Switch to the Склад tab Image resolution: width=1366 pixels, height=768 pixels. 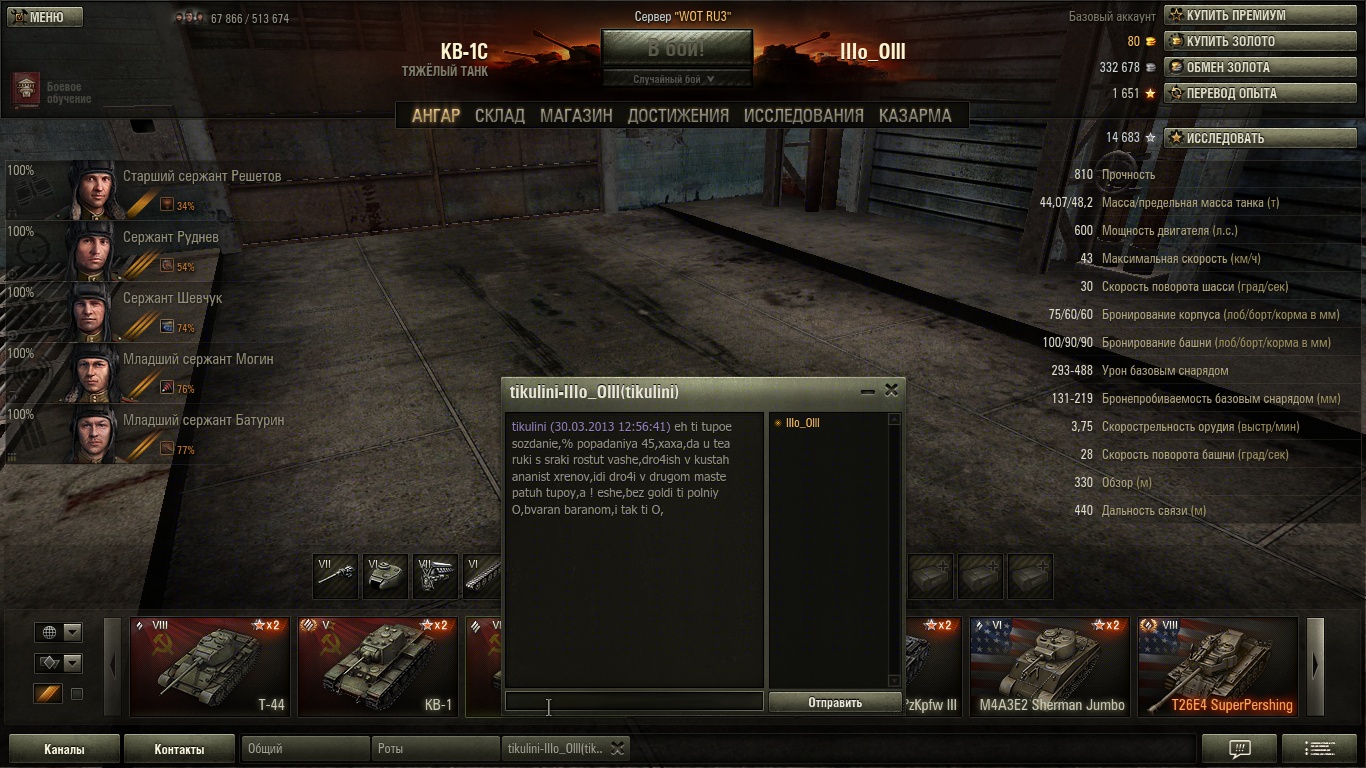[500, 115]
